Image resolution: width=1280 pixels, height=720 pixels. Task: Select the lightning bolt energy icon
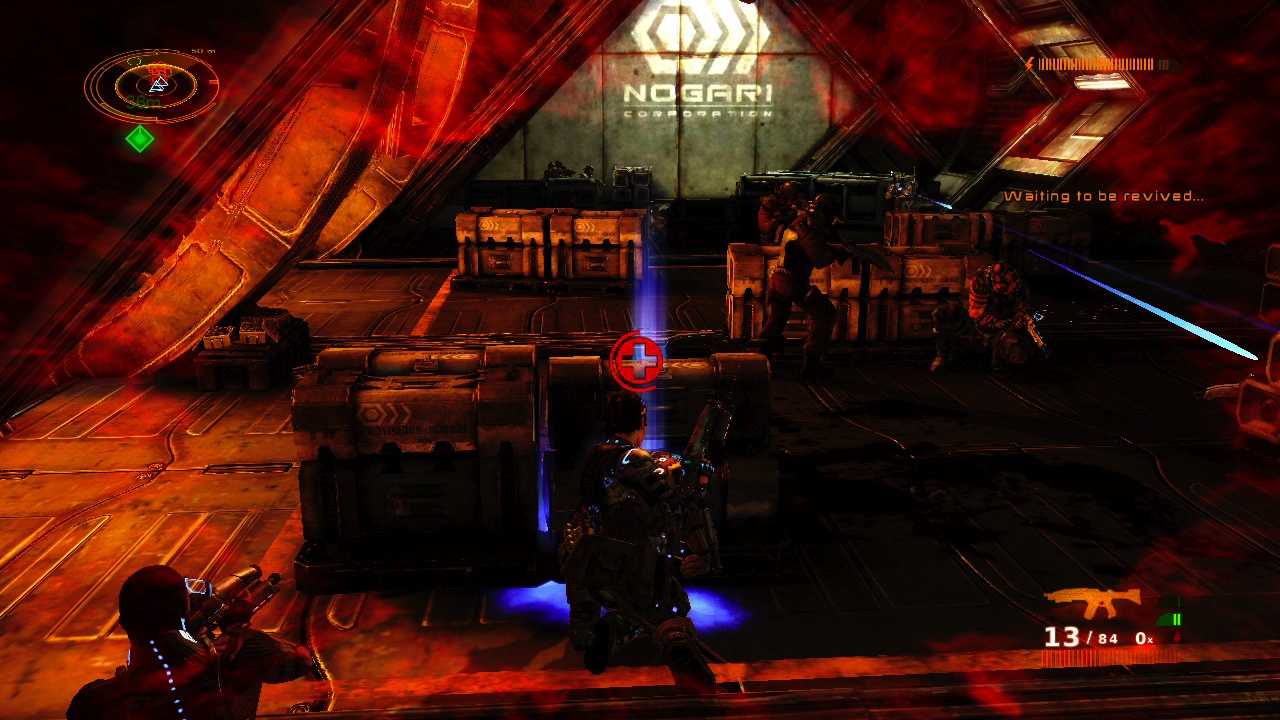point(1030,62)
